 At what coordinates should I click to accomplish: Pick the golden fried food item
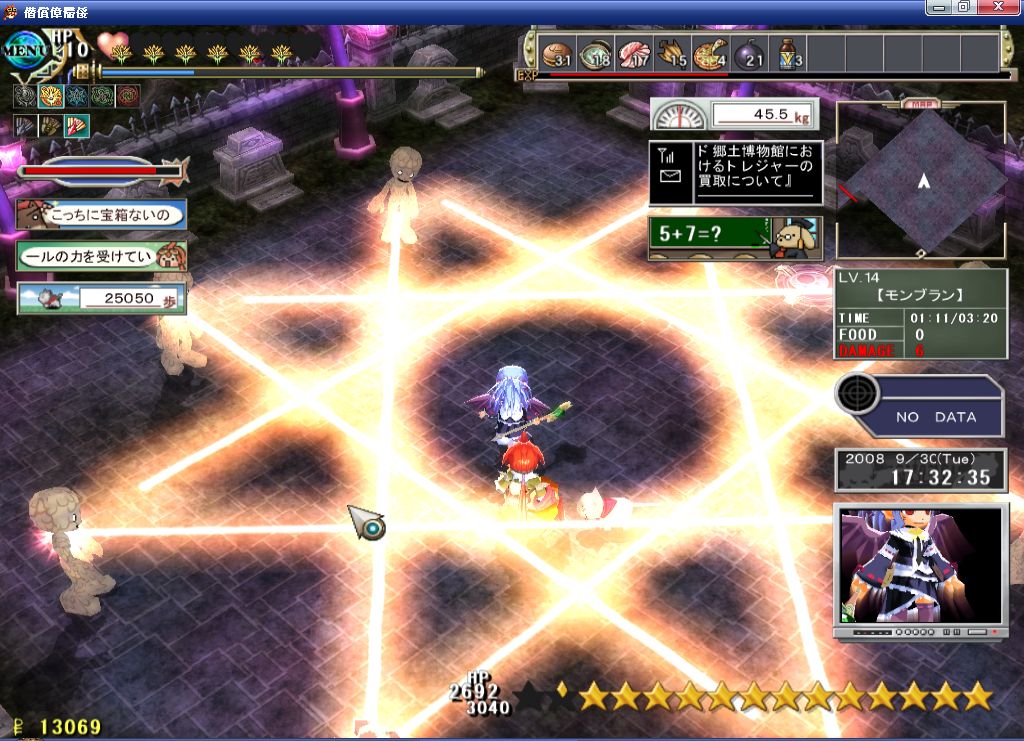(x=672, y=53)
